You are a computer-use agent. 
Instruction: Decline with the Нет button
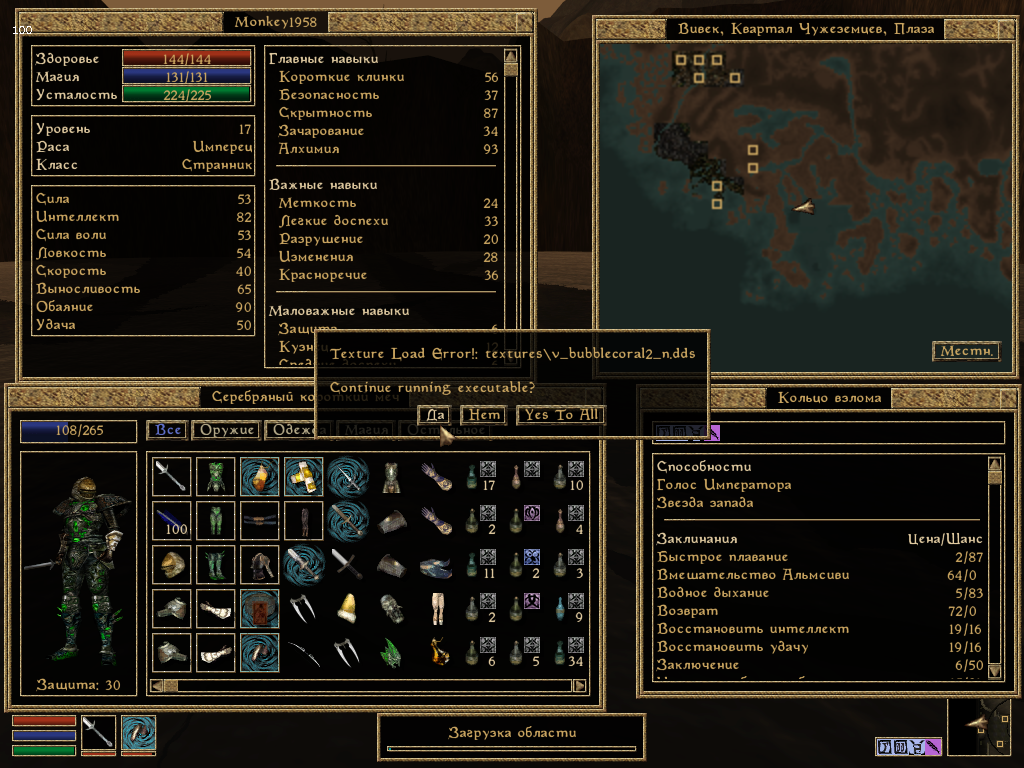[x=483, y=415]
